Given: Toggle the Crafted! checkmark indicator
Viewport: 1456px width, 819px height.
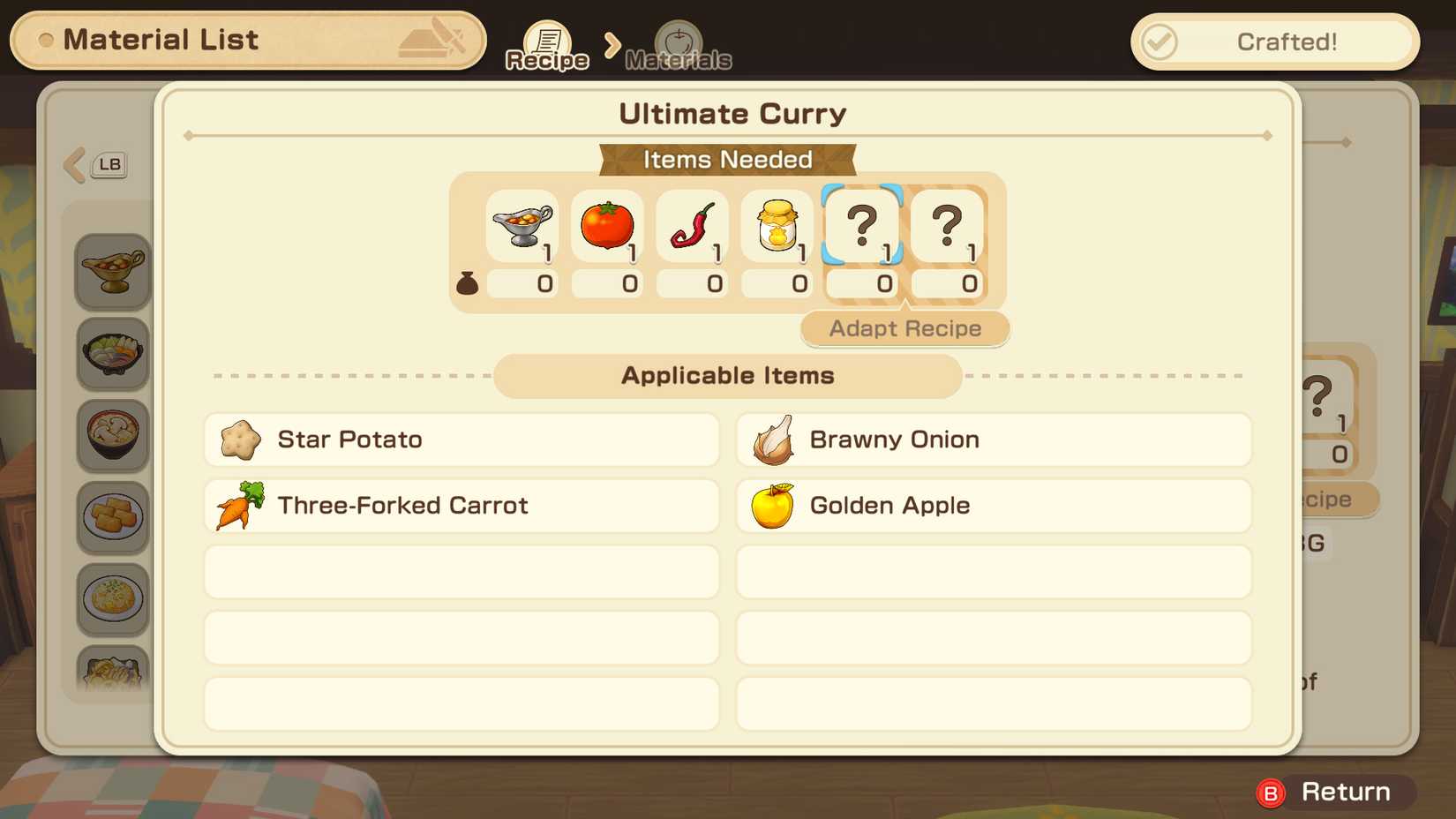Looking at the screenshot, I should [x=1161, y=41].
